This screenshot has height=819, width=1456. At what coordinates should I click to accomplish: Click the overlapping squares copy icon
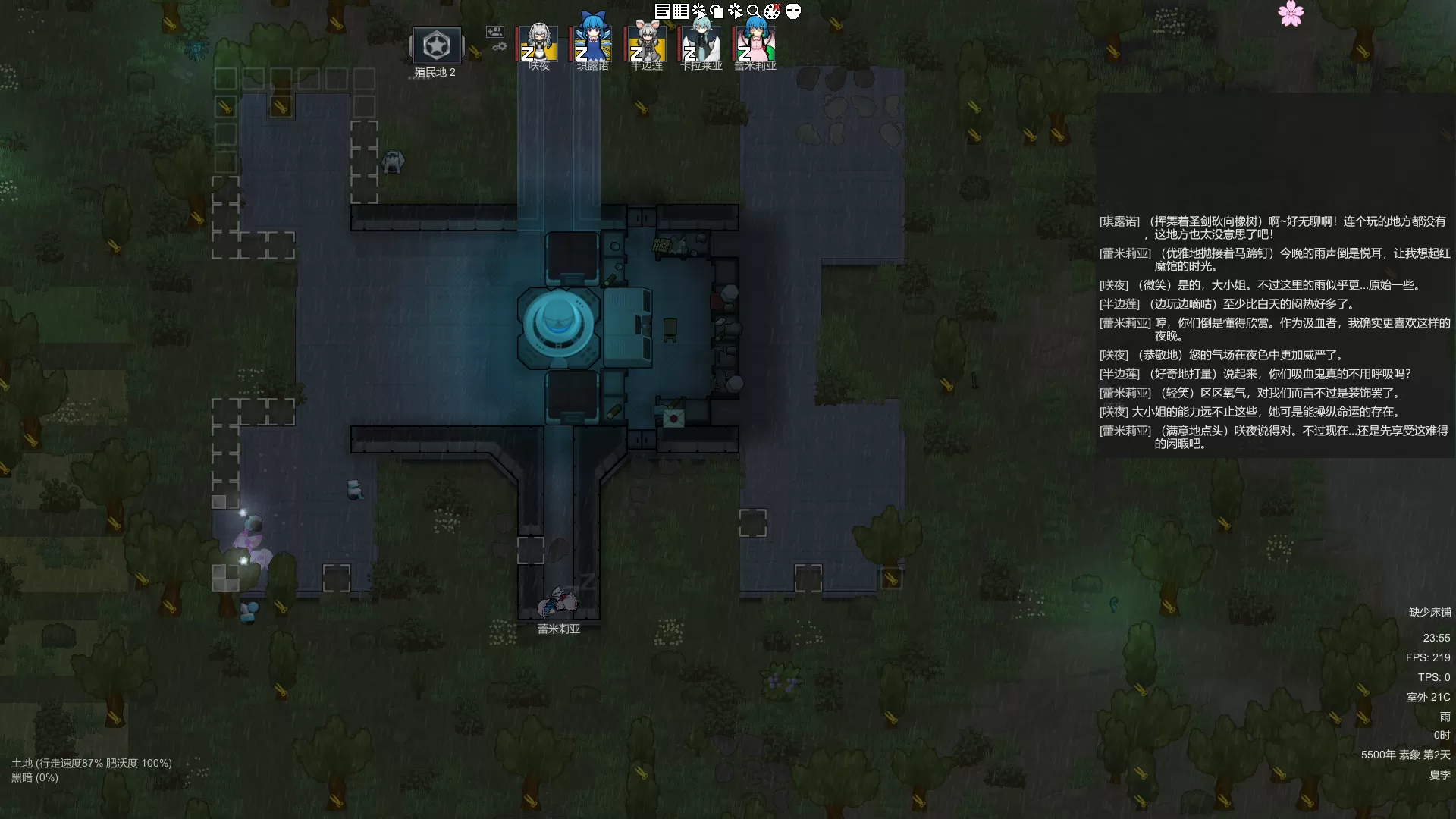point(717,11)
